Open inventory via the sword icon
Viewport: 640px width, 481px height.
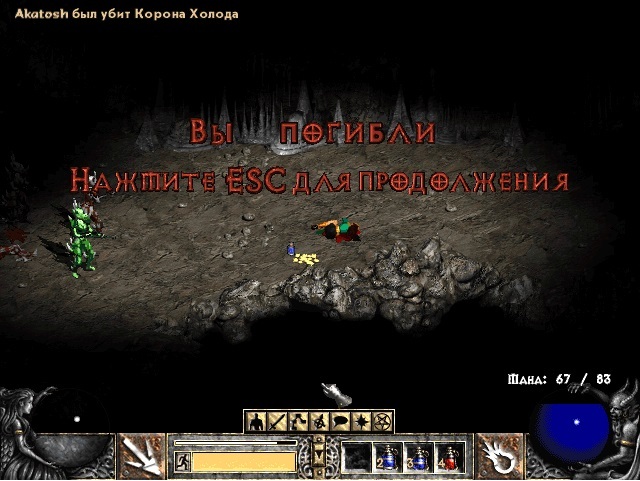(277, 421)
